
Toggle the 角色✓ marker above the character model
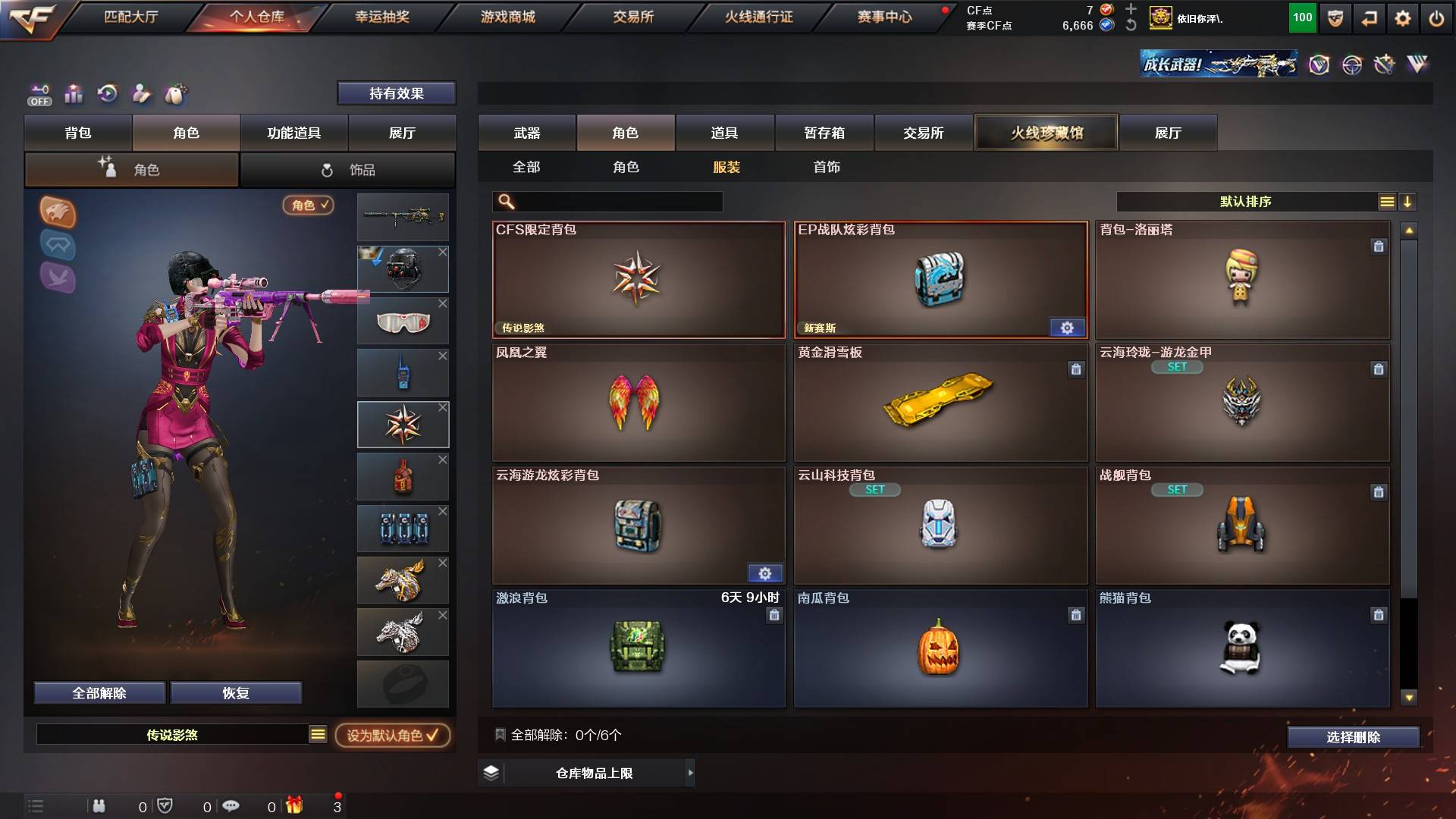coord(307,206)
